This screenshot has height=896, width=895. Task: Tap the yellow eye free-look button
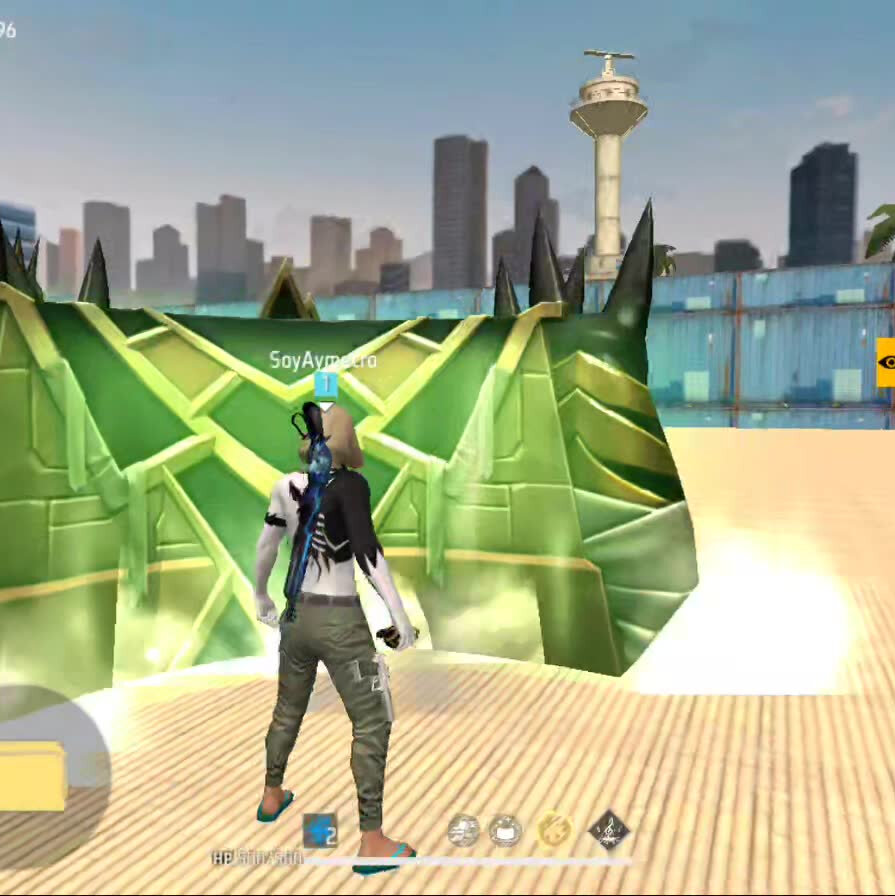(885, 362)
